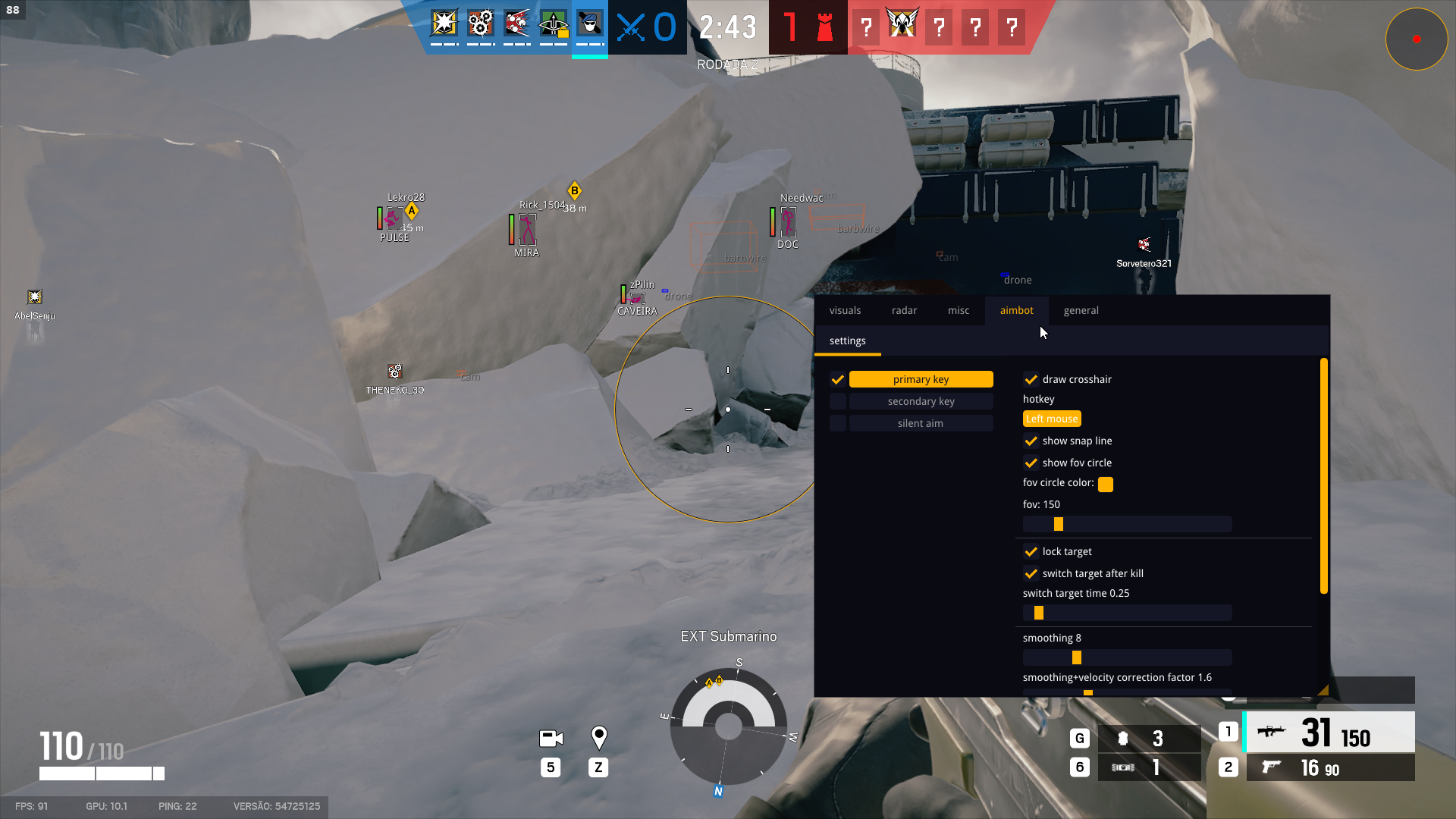
Task: Click the video camera icon above key 5
Action: (x=551, y=737)
